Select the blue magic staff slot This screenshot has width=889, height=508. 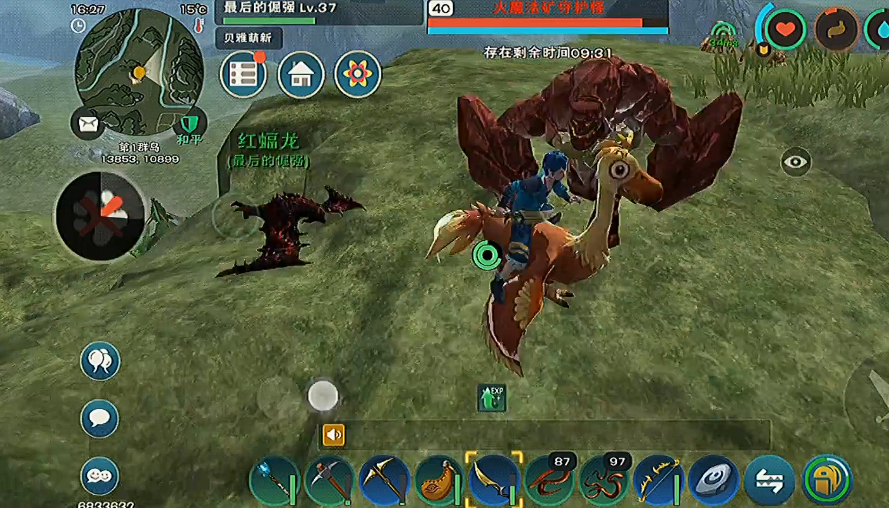click(273, 480)
